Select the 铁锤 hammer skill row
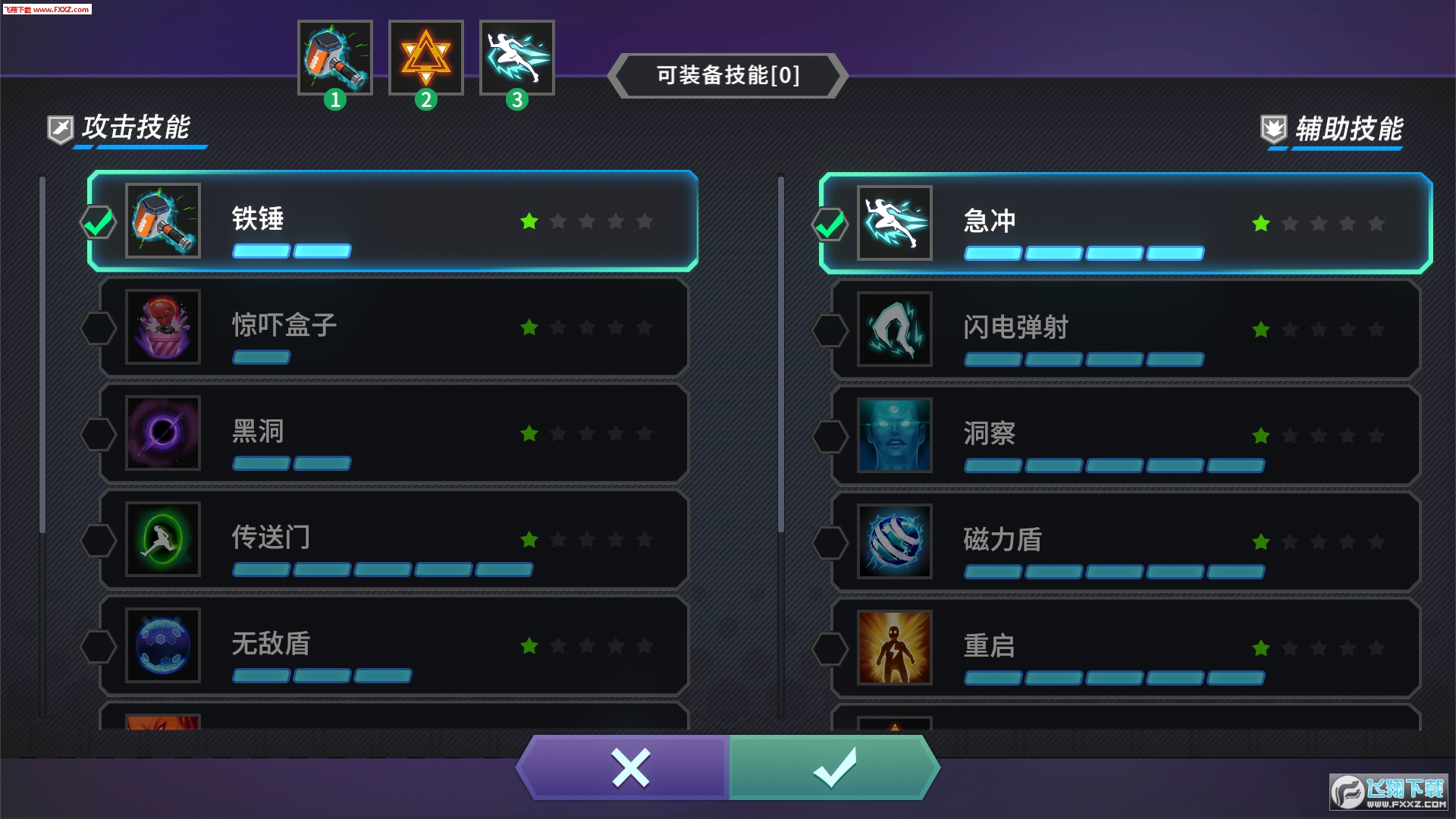The image size is (1456, 819). (x=393, y=221)
